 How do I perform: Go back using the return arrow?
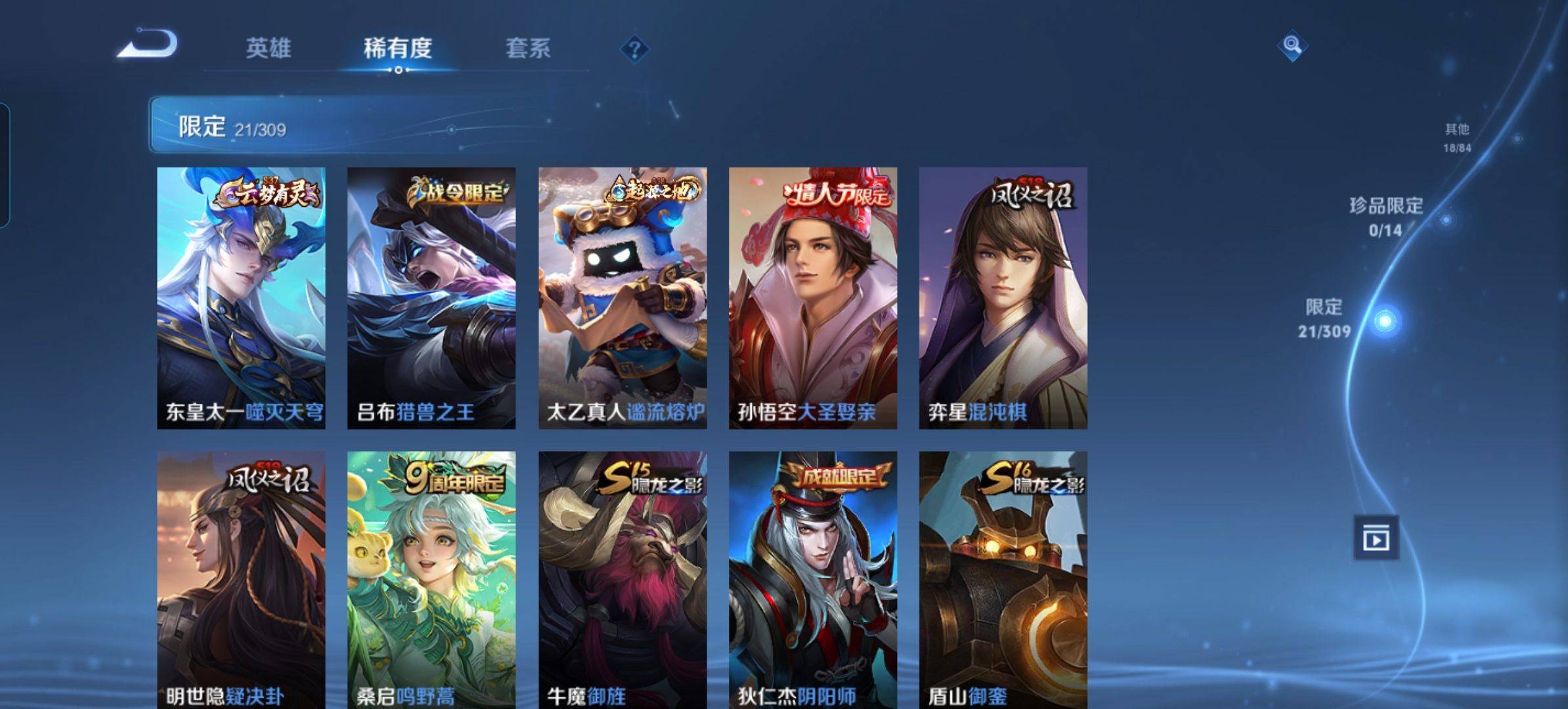coord(148,45)
